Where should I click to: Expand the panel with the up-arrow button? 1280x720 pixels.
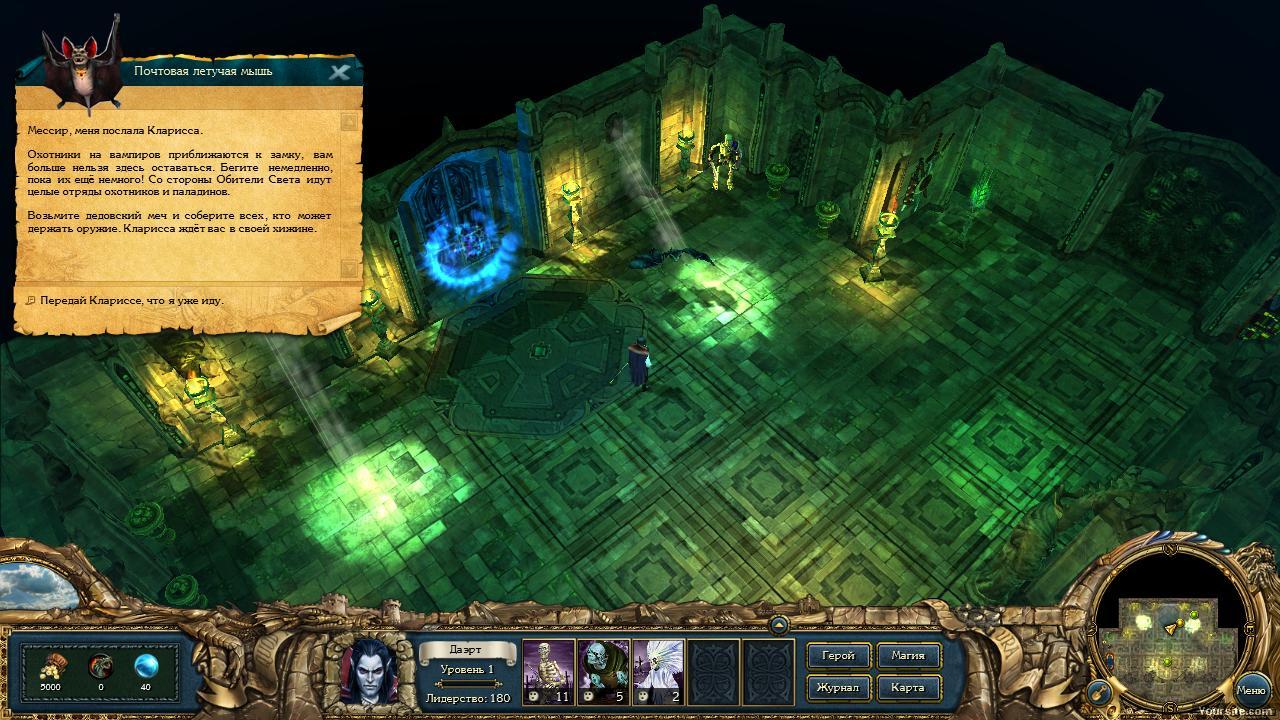point(778,626)
